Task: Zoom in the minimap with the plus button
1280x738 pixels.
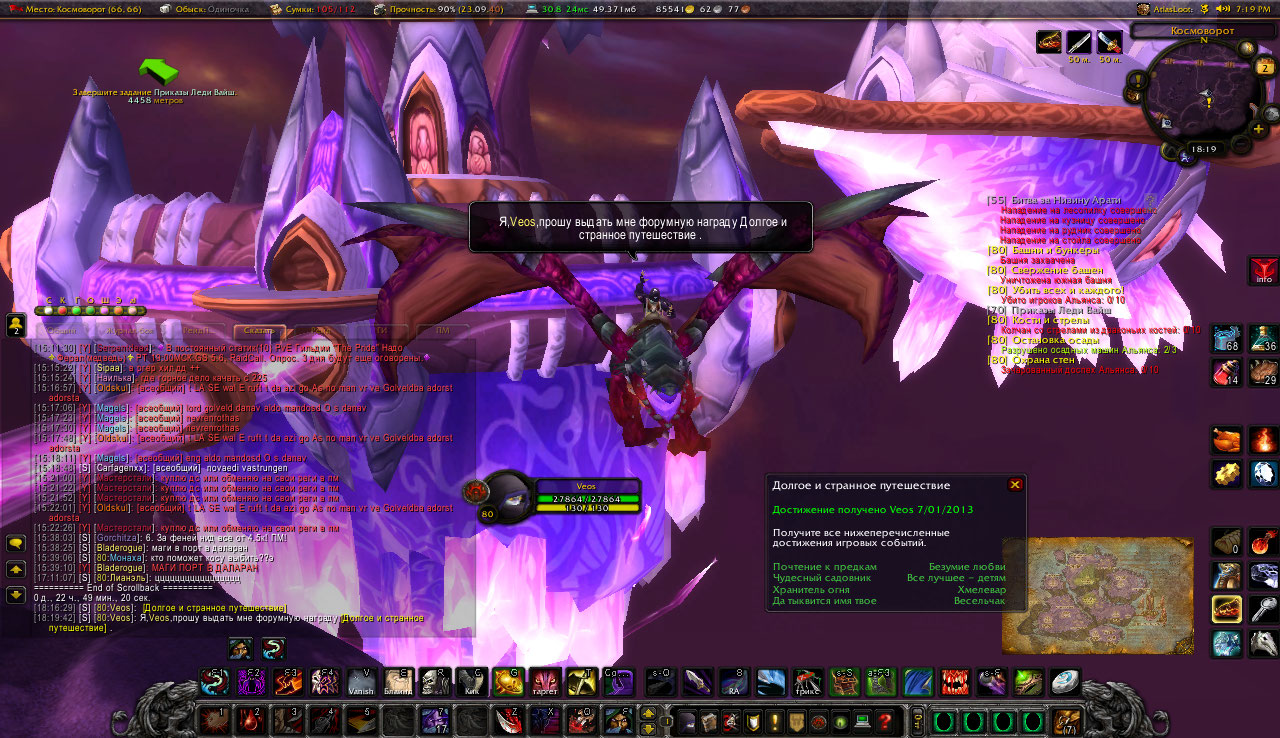Action: tap(1258, 128)
